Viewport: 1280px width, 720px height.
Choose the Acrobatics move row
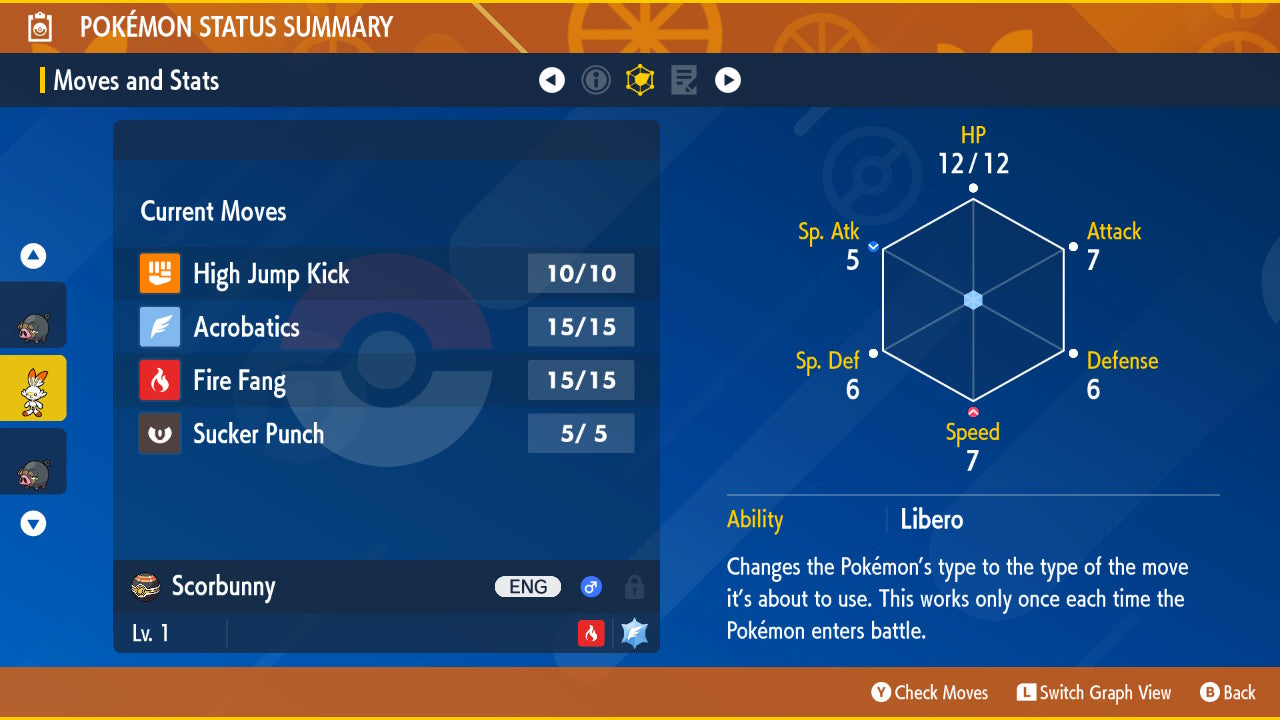click(x=386, y=327)
